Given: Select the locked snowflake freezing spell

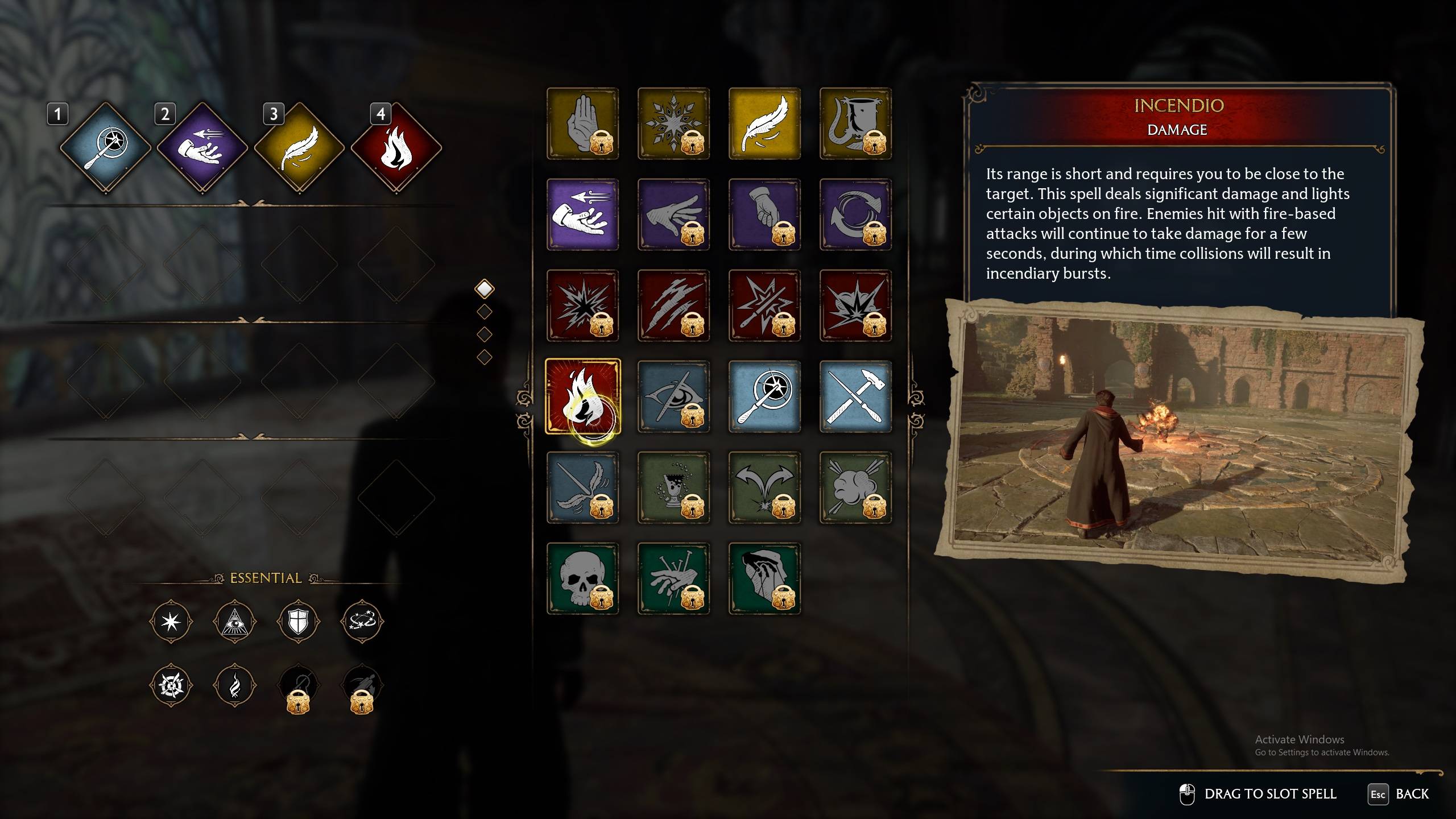Looking at the screenshot, I should 673,123.
